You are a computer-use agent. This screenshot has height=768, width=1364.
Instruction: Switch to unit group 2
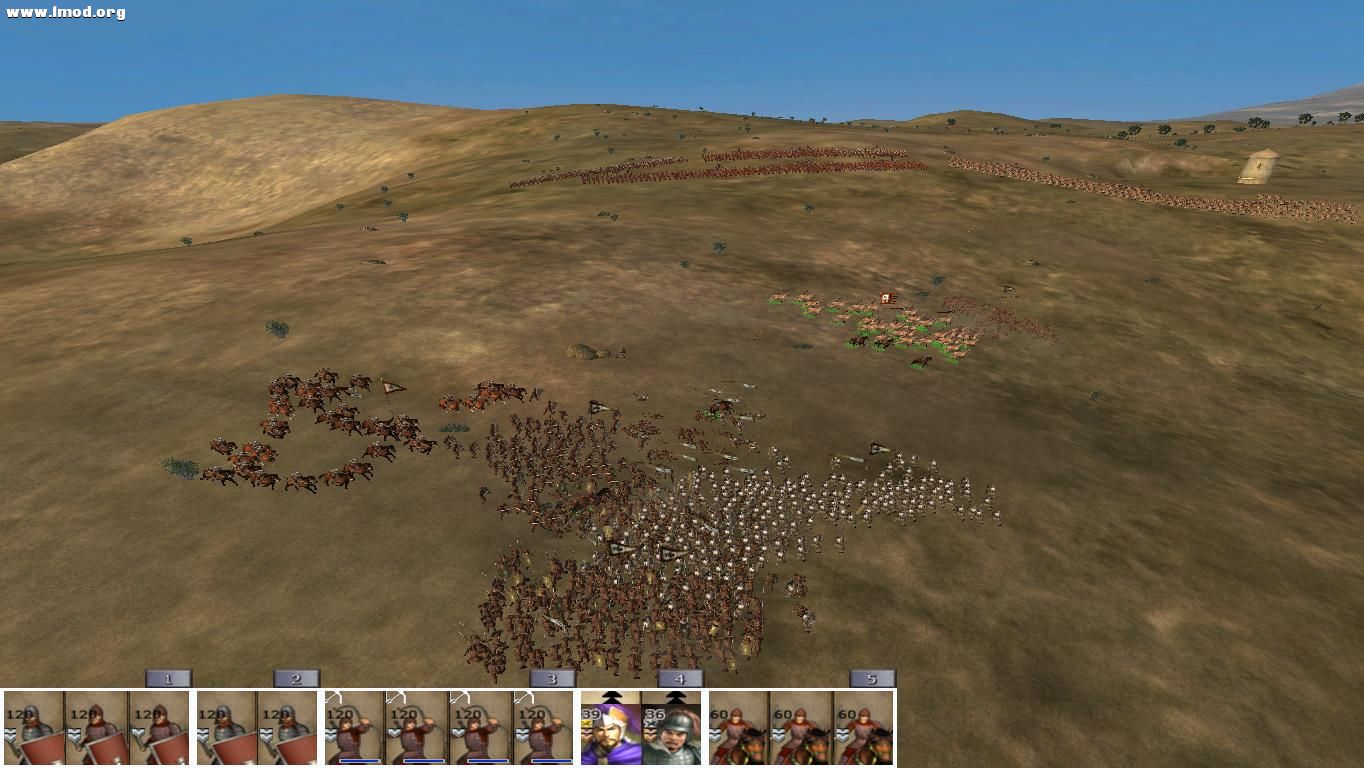295,677
